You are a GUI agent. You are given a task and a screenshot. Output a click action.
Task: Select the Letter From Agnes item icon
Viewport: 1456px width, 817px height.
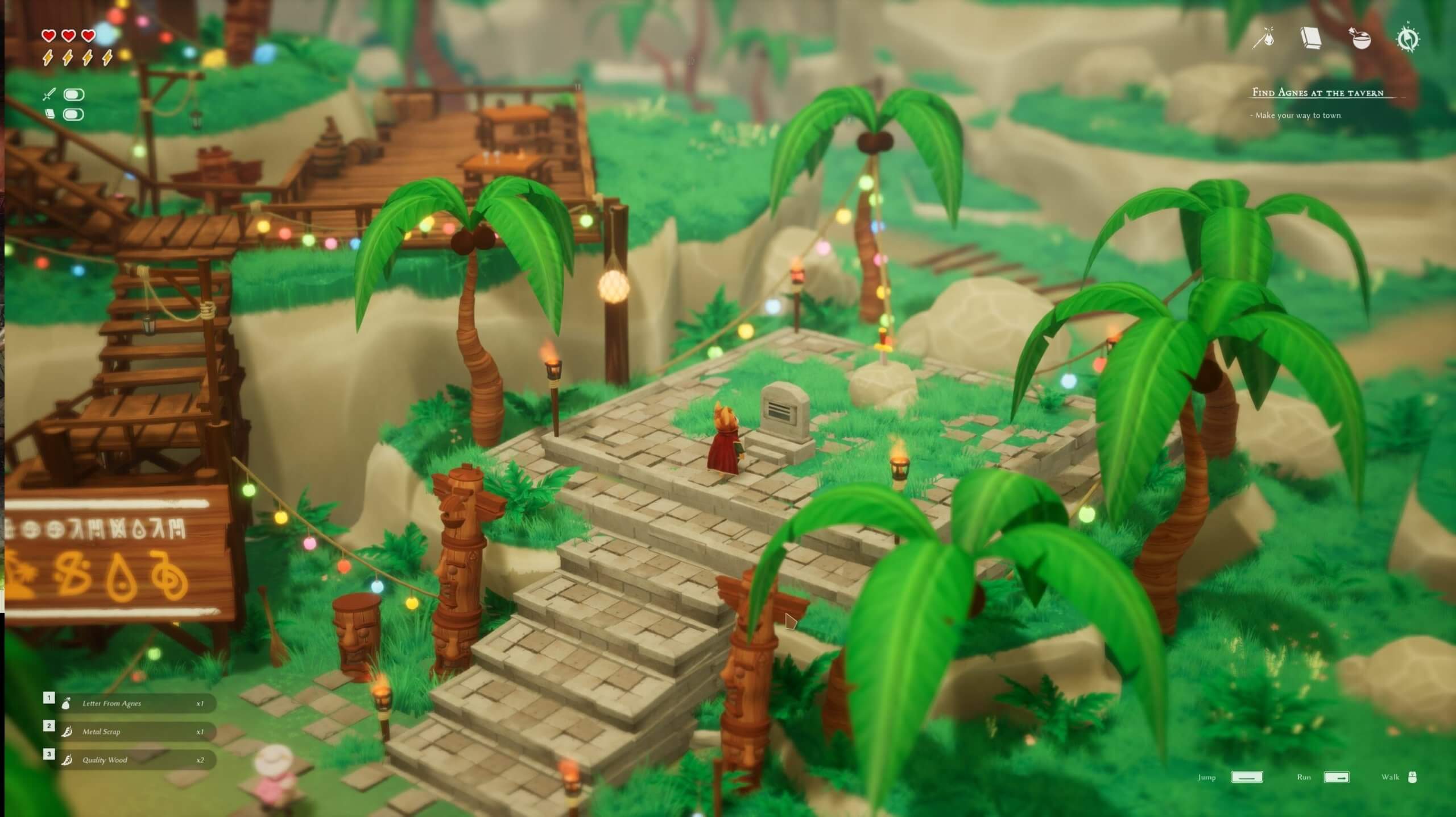(65, 703)
